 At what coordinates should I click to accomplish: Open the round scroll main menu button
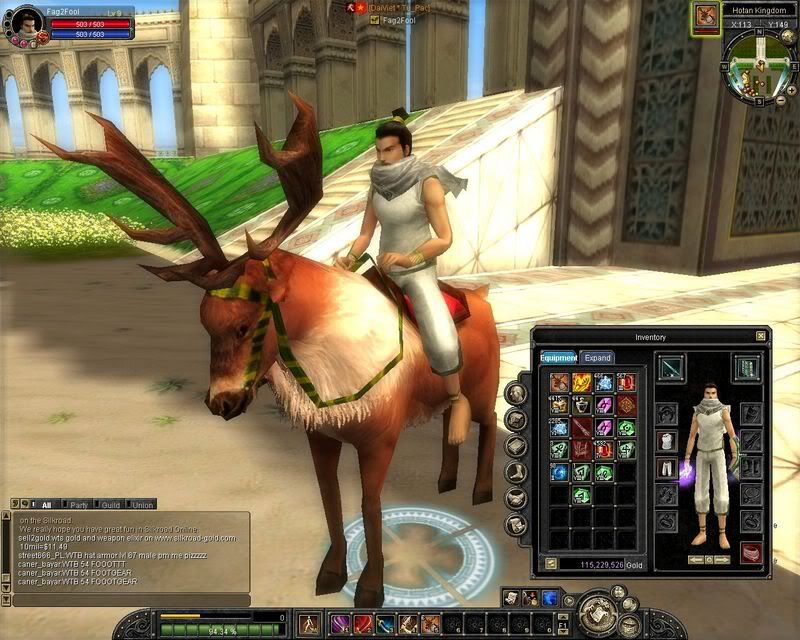tap(600, 609)
